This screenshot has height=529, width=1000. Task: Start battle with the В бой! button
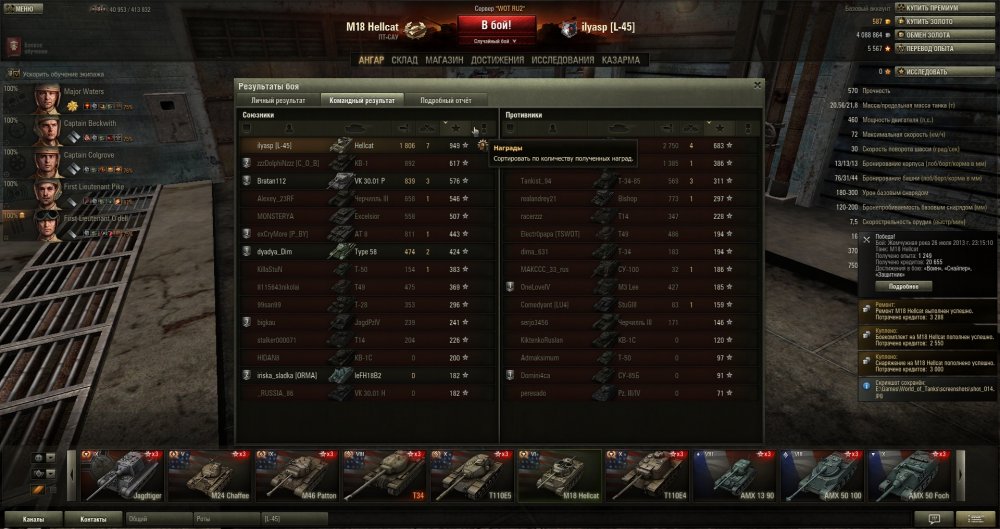coord(497,24)
